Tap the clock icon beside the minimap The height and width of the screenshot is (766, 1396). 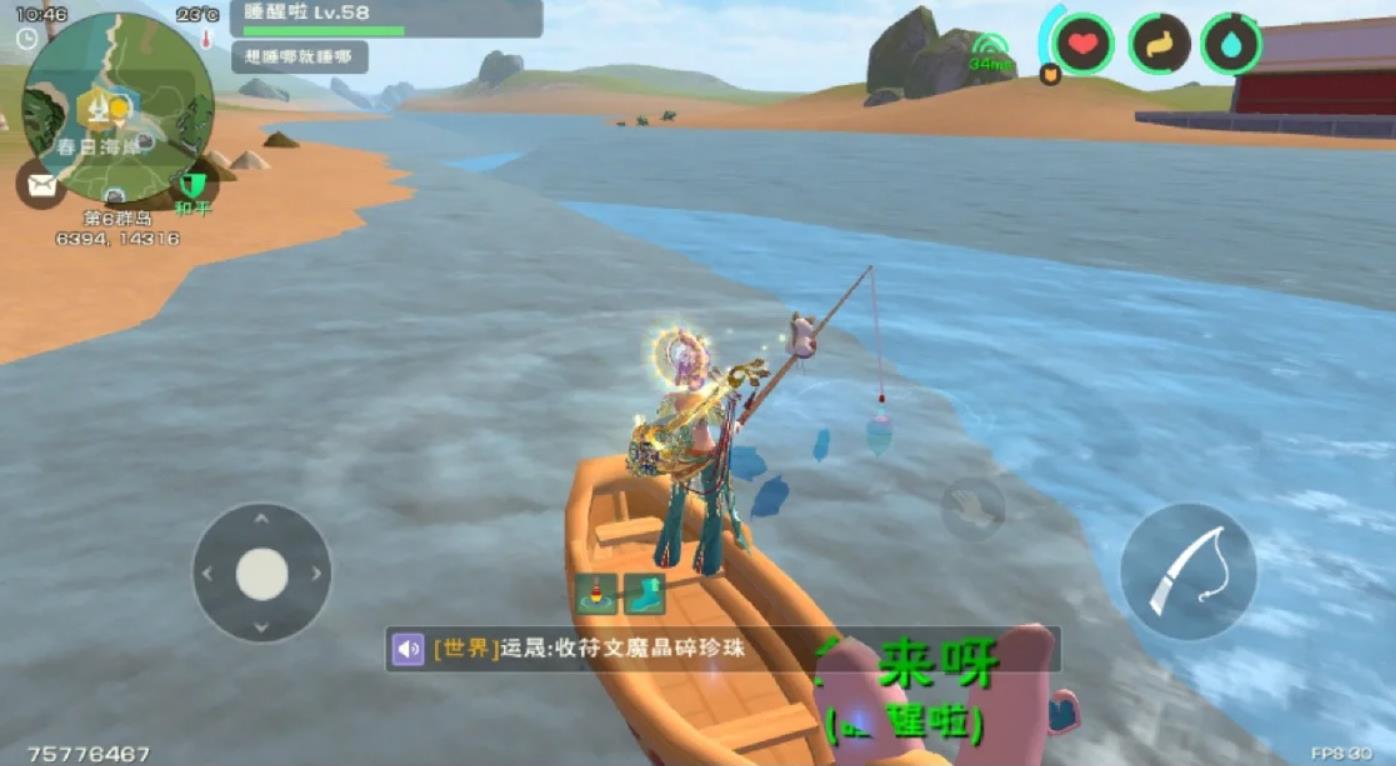(26, 38)
